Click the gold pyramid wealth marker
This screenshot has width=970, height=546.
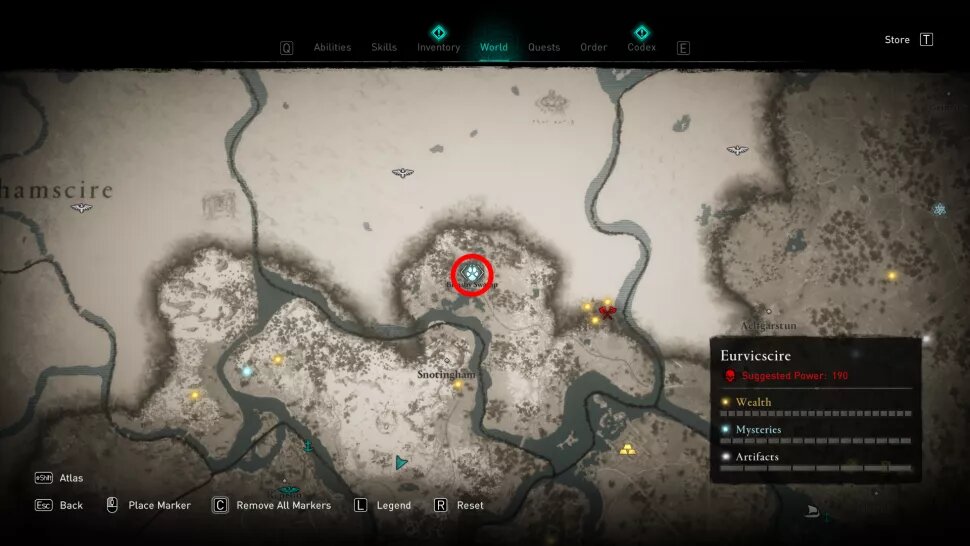click(628, 449)
